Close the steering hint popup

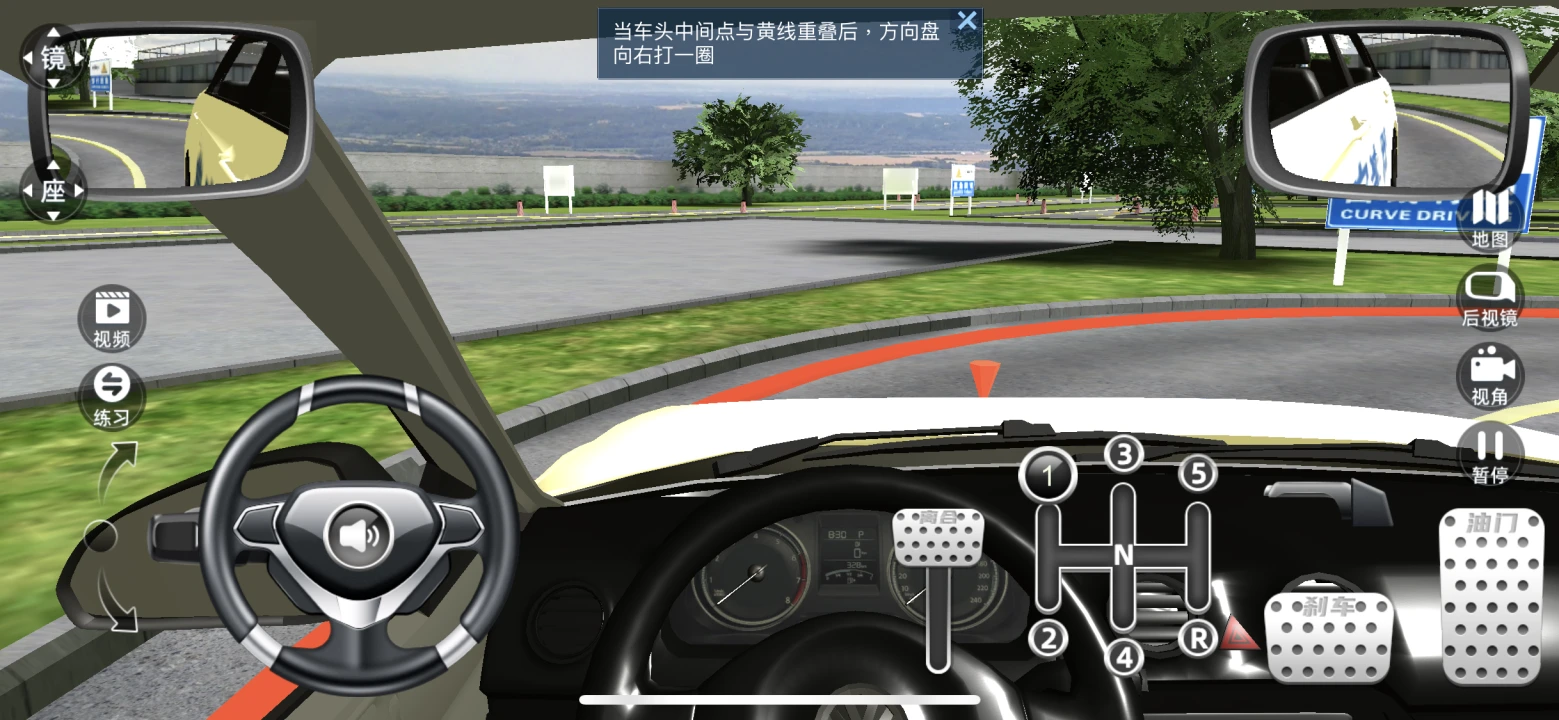(966, 21)
